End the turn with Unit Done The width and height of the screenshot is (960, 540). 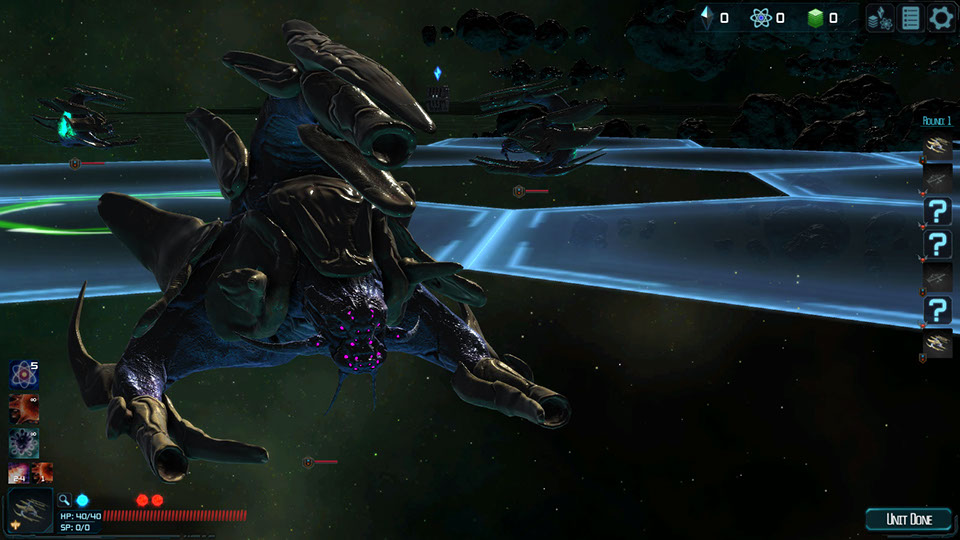(x=909, y=519)
